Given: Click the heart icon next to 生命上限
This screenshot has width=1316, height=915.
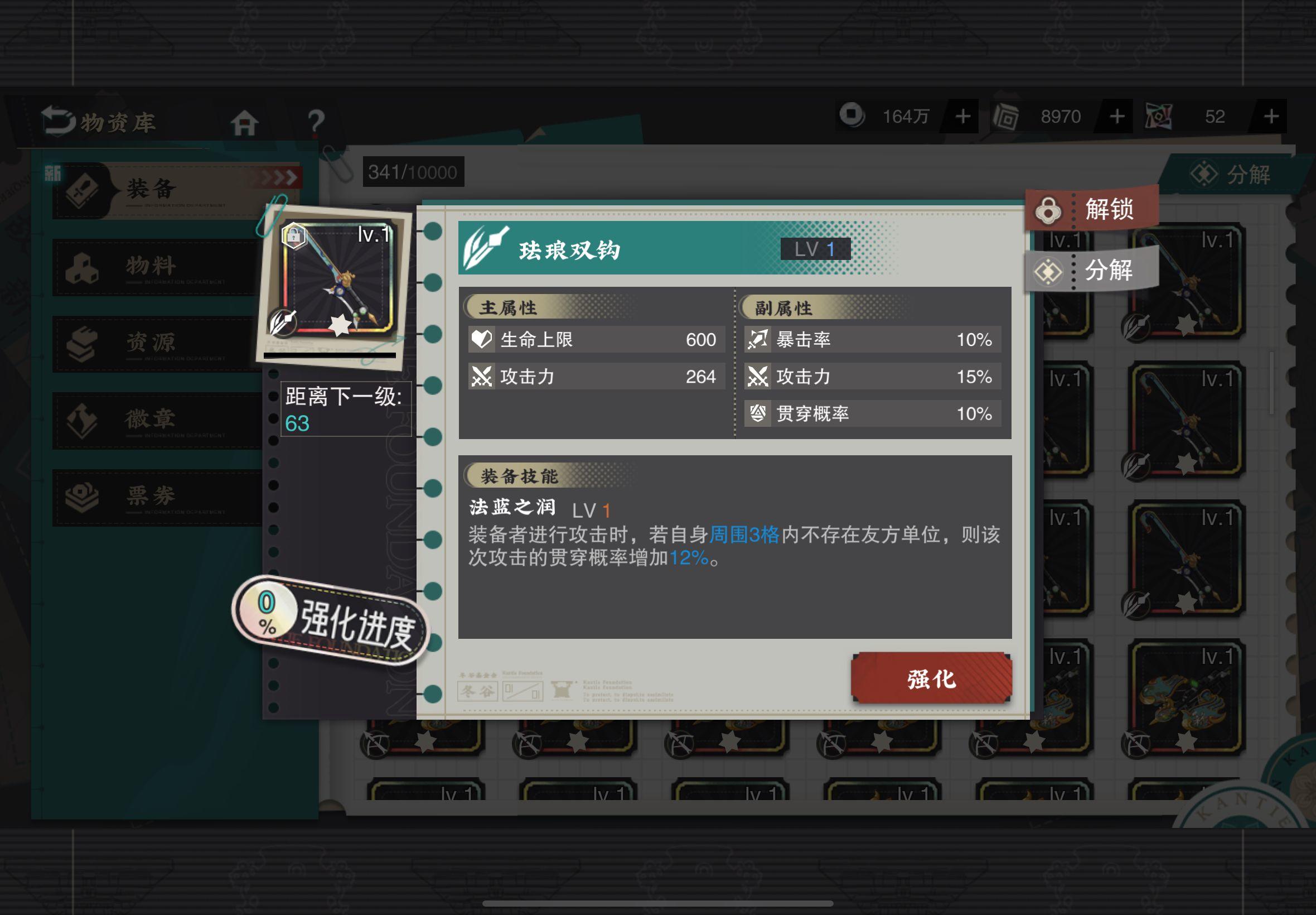Looking at the screenshot, I should [x=482, y=339].
